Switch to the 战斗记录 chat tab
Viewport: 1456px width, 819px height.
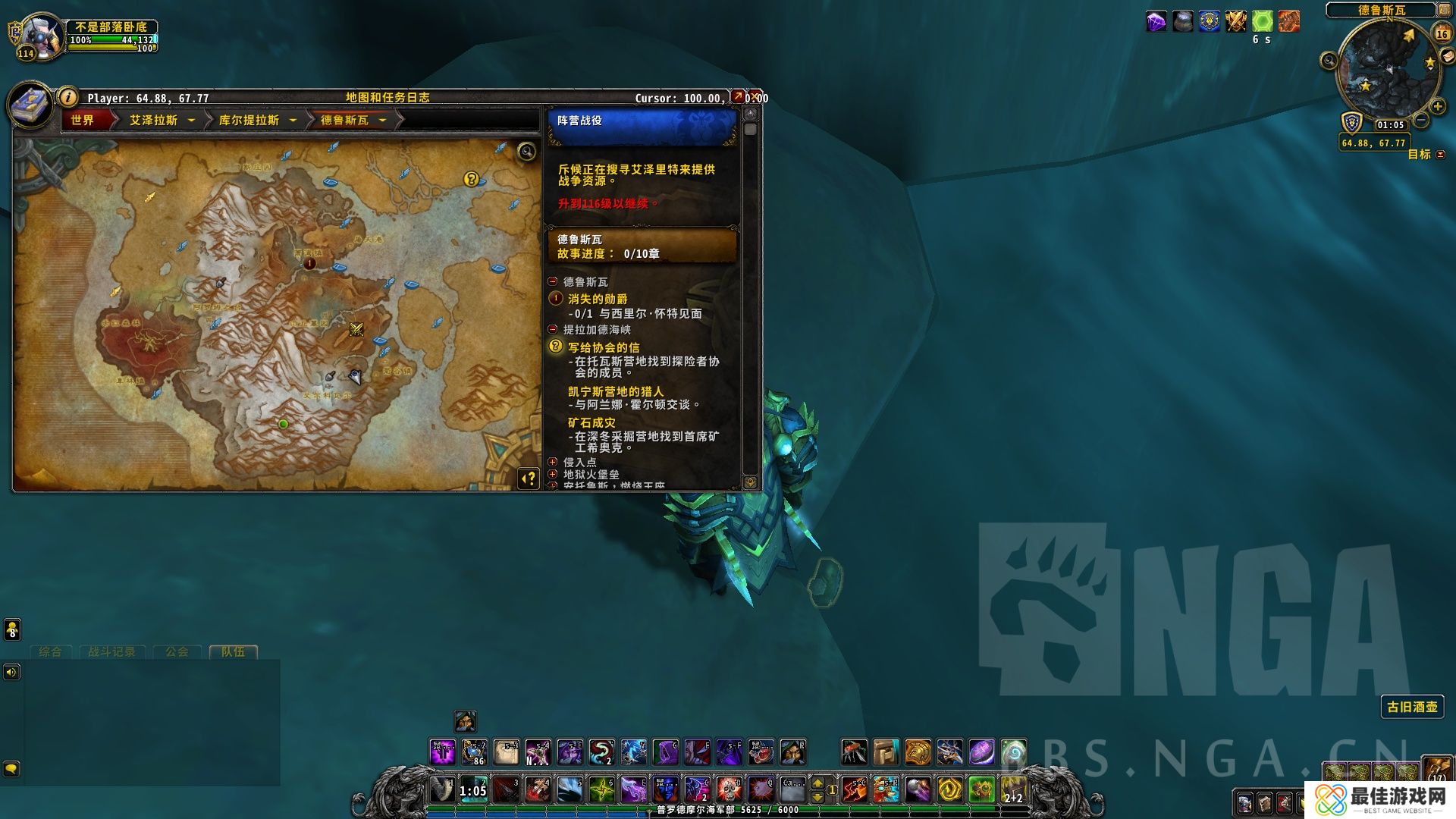tap(111, 652)
